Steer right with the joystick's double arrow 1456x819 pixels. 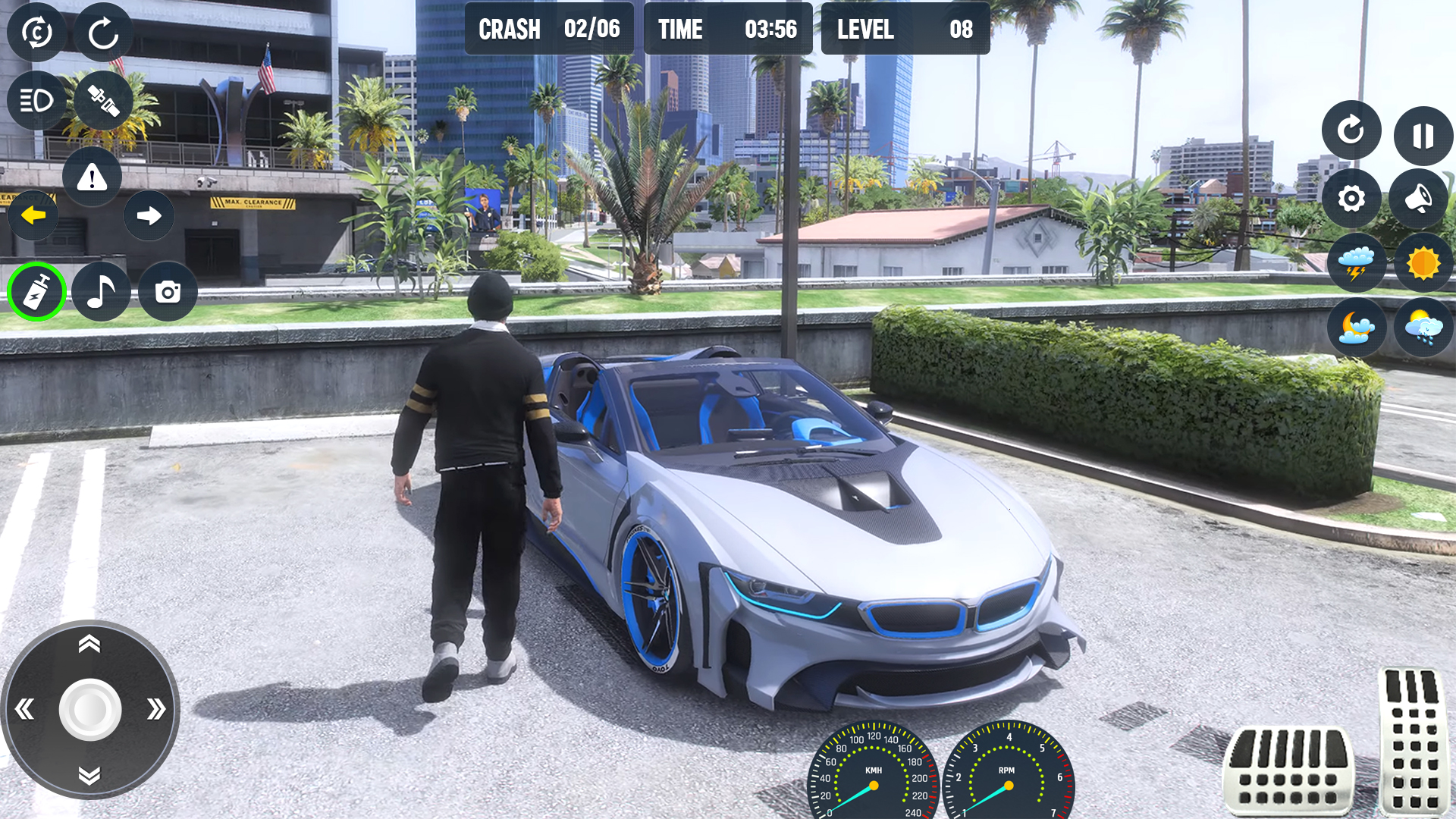(x=156, y=710)
